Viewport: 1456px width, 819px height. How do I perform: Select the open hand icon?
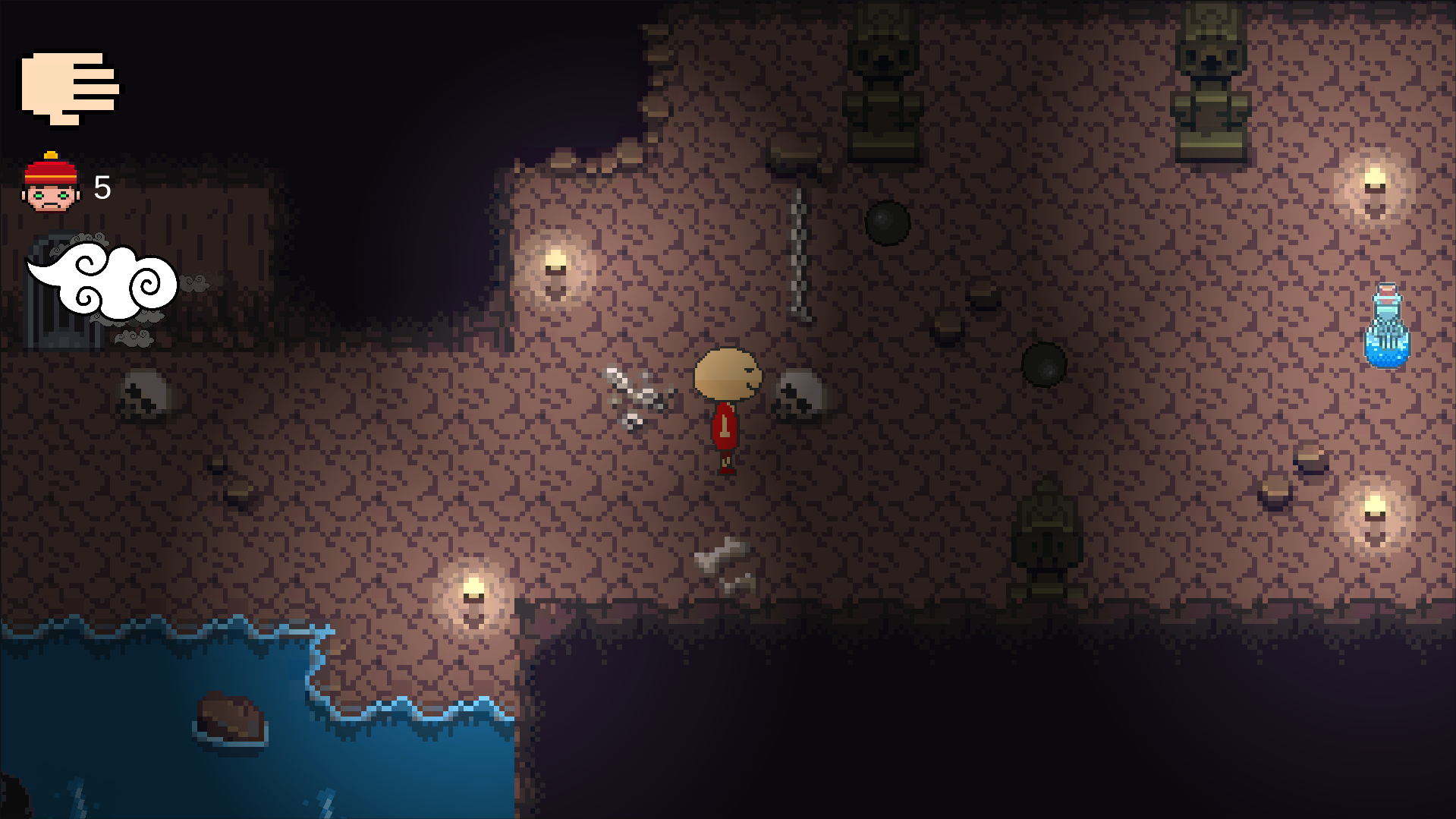point(68,88)
